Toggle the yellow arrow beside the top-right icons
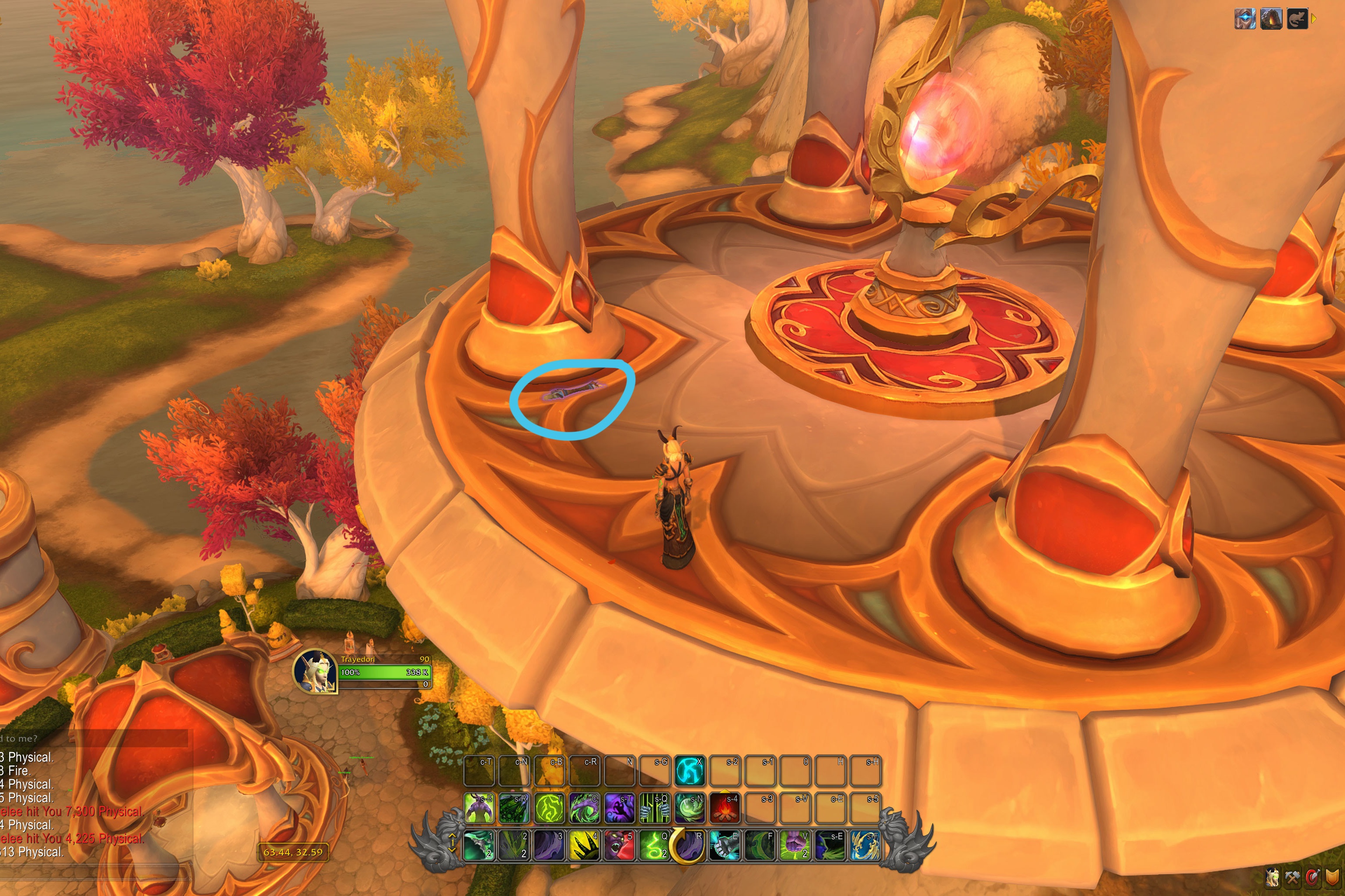The image size is (1345, 896). pos(1314,18)
